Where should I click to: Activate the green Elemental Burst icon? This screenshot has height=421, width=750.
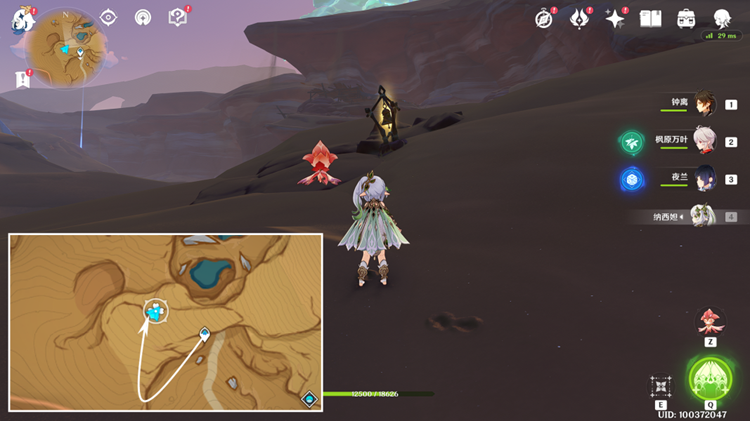tap(710, 377)
